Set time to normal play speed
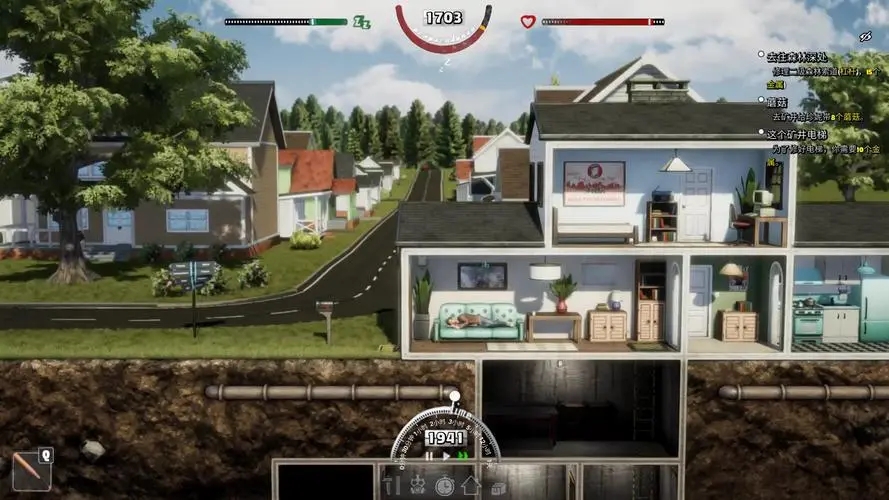Viewport: 889px width, 500px height. click(x=446, y=456)
